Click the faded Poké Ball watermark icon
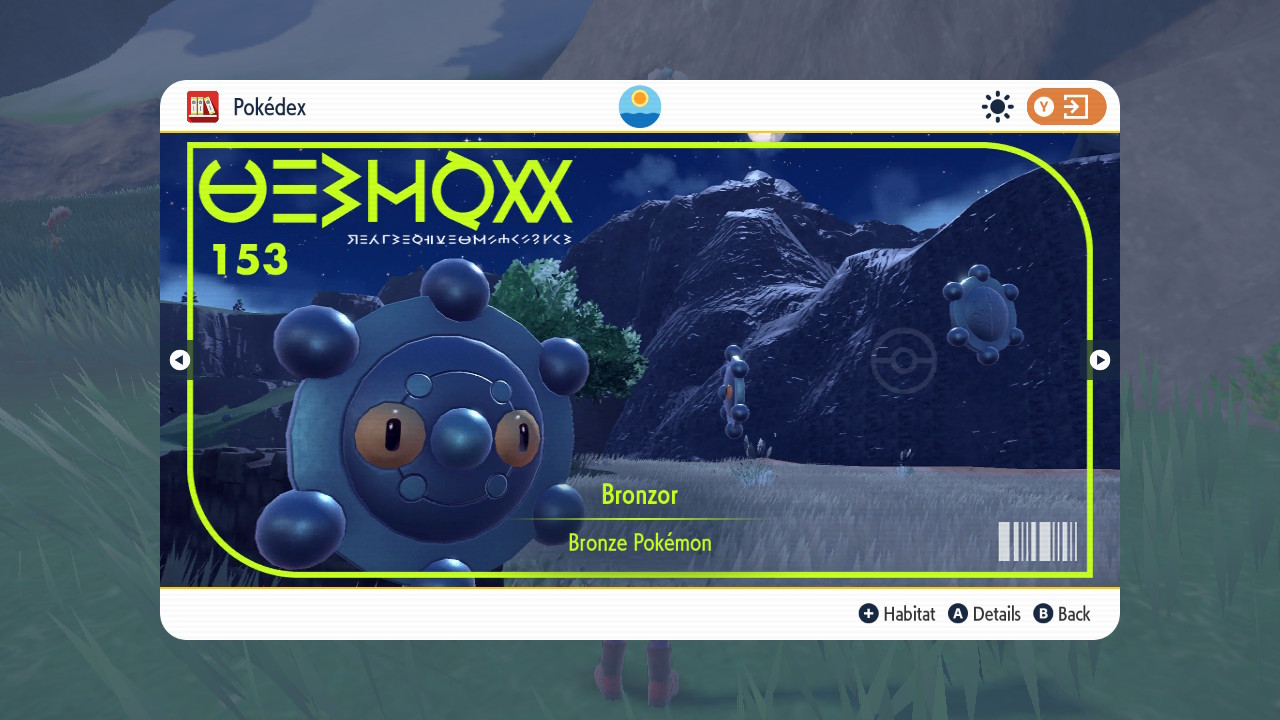Image resolution: width=1280 pixels, height=720 pixels. click(903, 361)
